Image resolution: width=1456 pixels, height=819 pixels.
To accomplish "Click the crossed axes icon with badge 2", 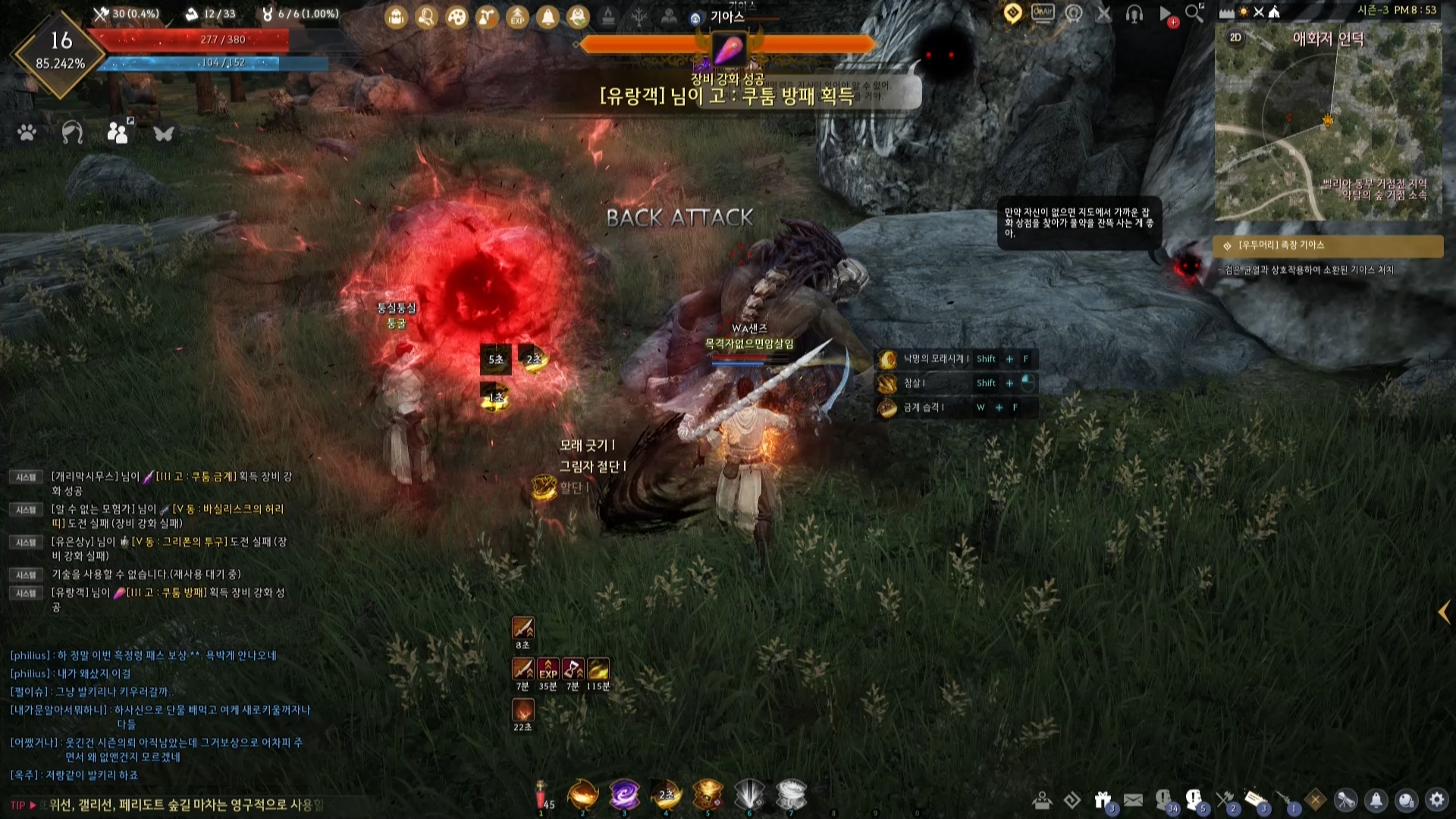I will (1225, 800).
